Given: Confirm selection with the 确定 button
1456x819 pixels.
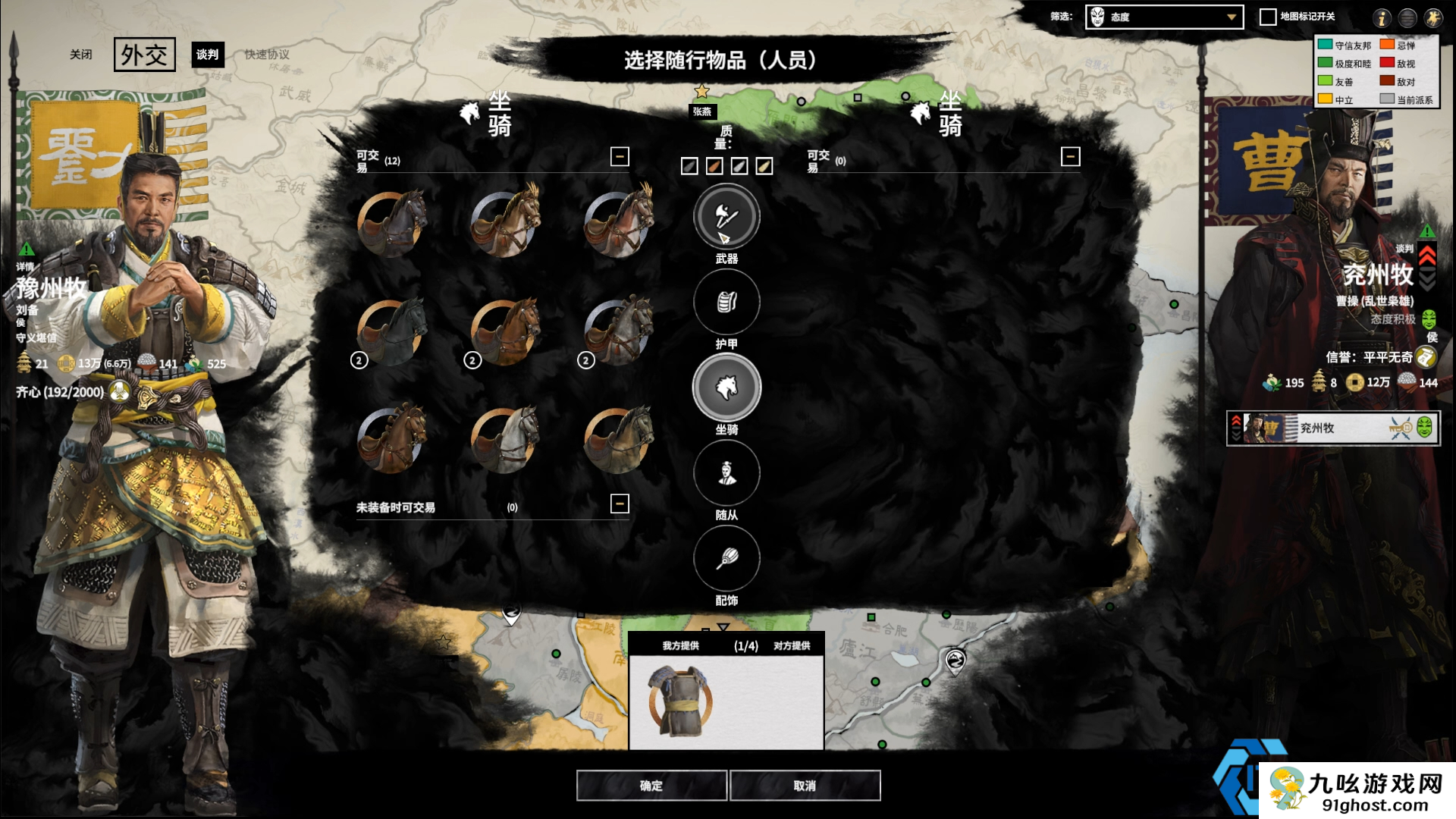Looking at the screenshot, I should pos(651,786).
